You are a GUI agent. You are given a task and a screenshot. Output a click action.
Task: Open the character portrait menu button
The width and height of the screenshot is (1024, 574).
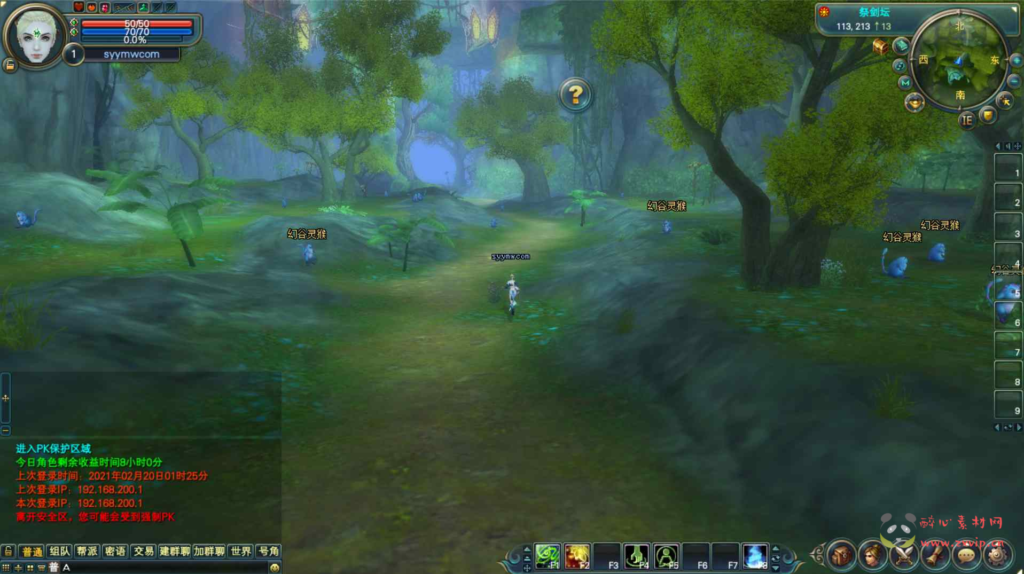pyautogui.click(x=873, y=553)
